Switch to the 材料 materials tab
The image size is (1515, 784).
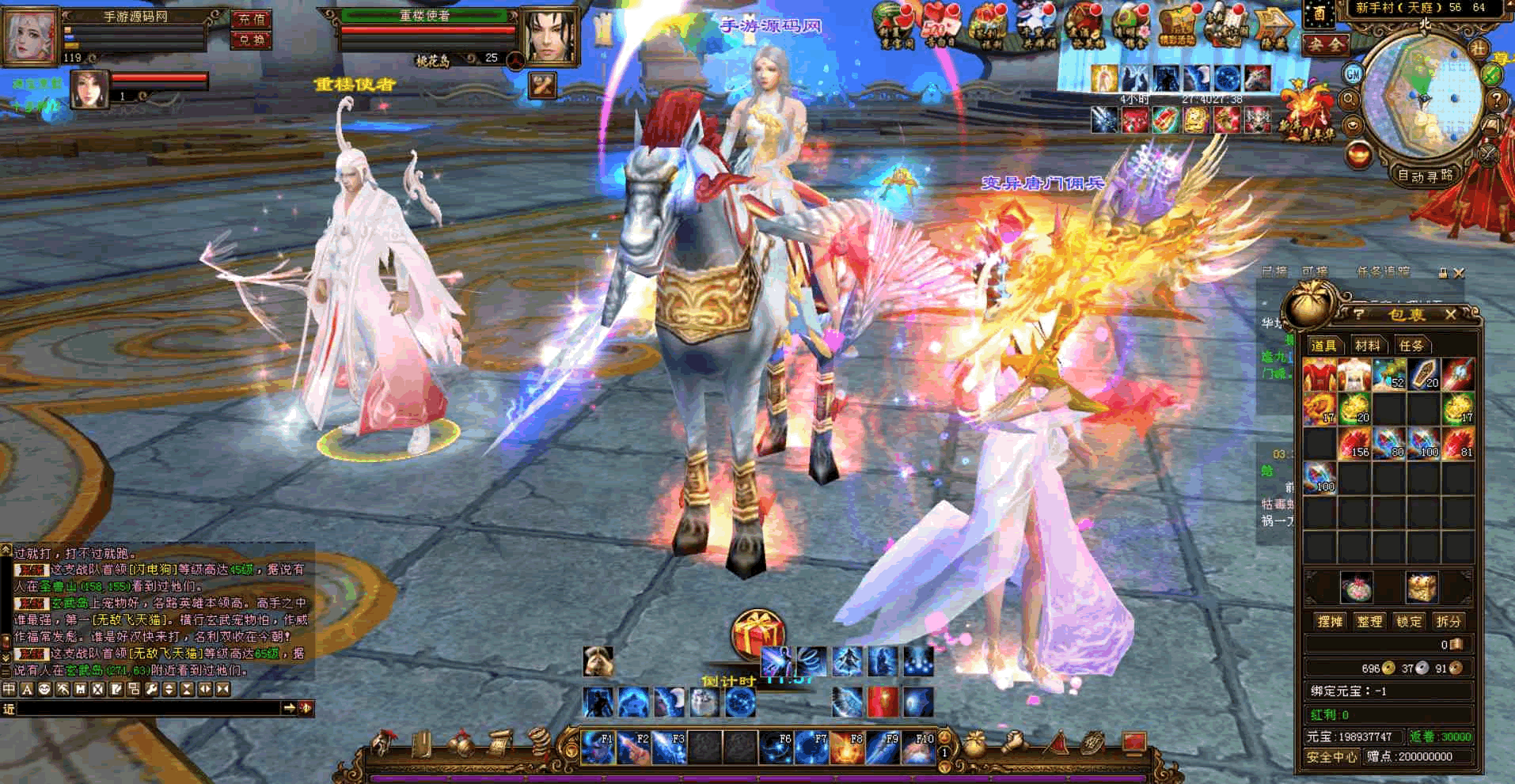click(x=1367, y=345)
